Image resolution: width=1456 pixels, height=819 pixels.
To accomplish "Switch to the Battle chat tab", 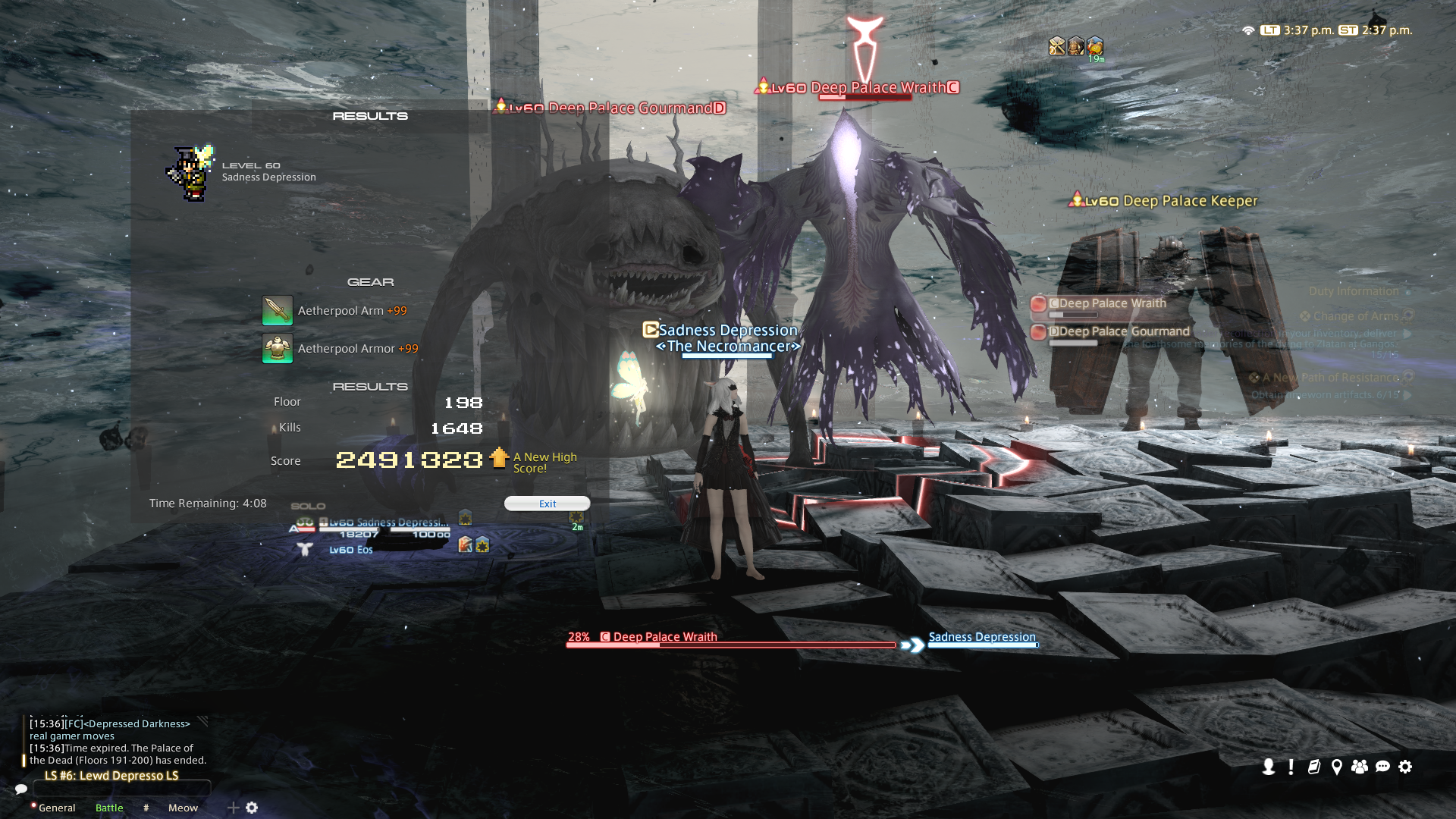I will pos(109,808).
